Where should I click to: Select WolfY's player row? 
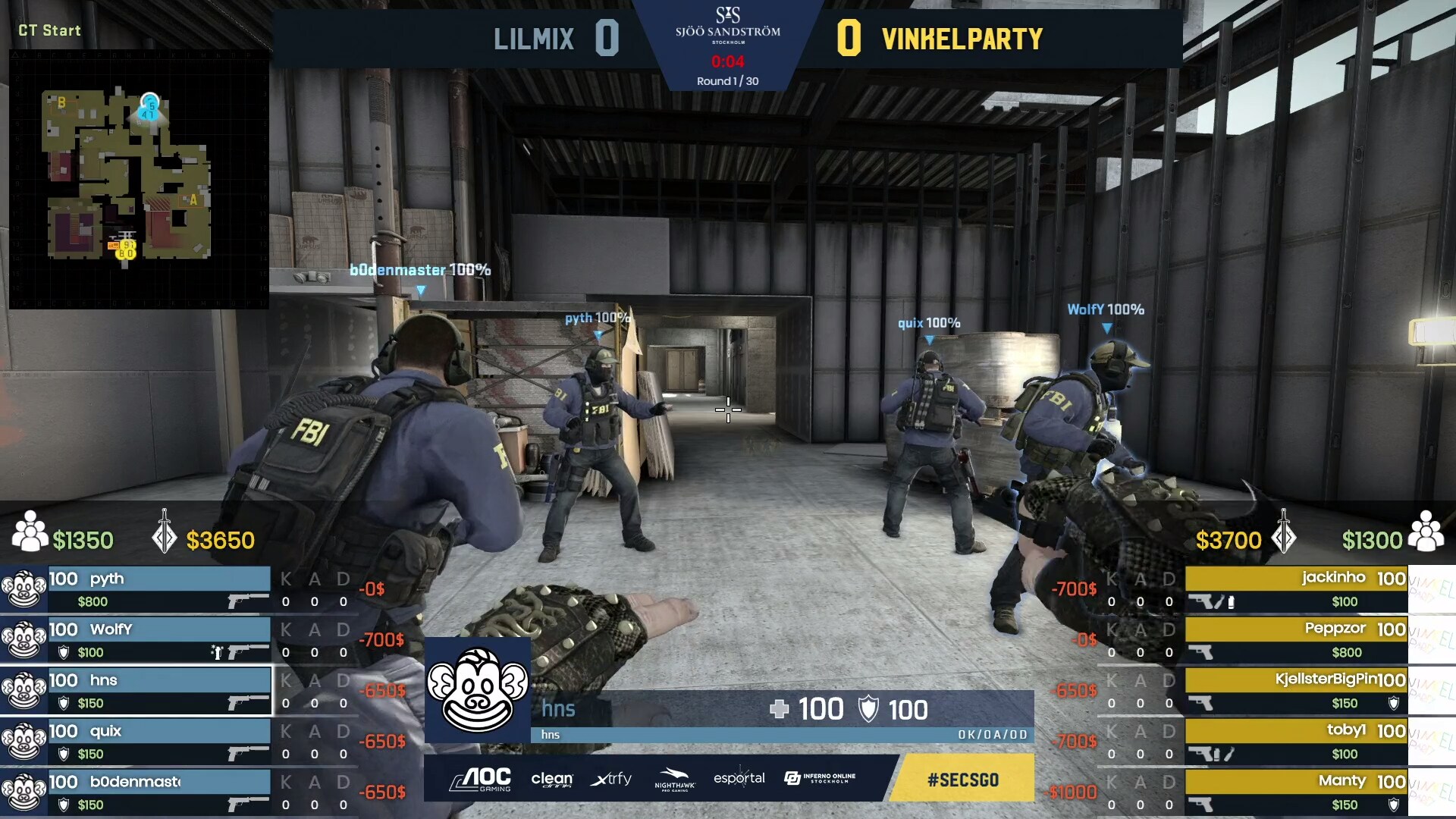158,640
